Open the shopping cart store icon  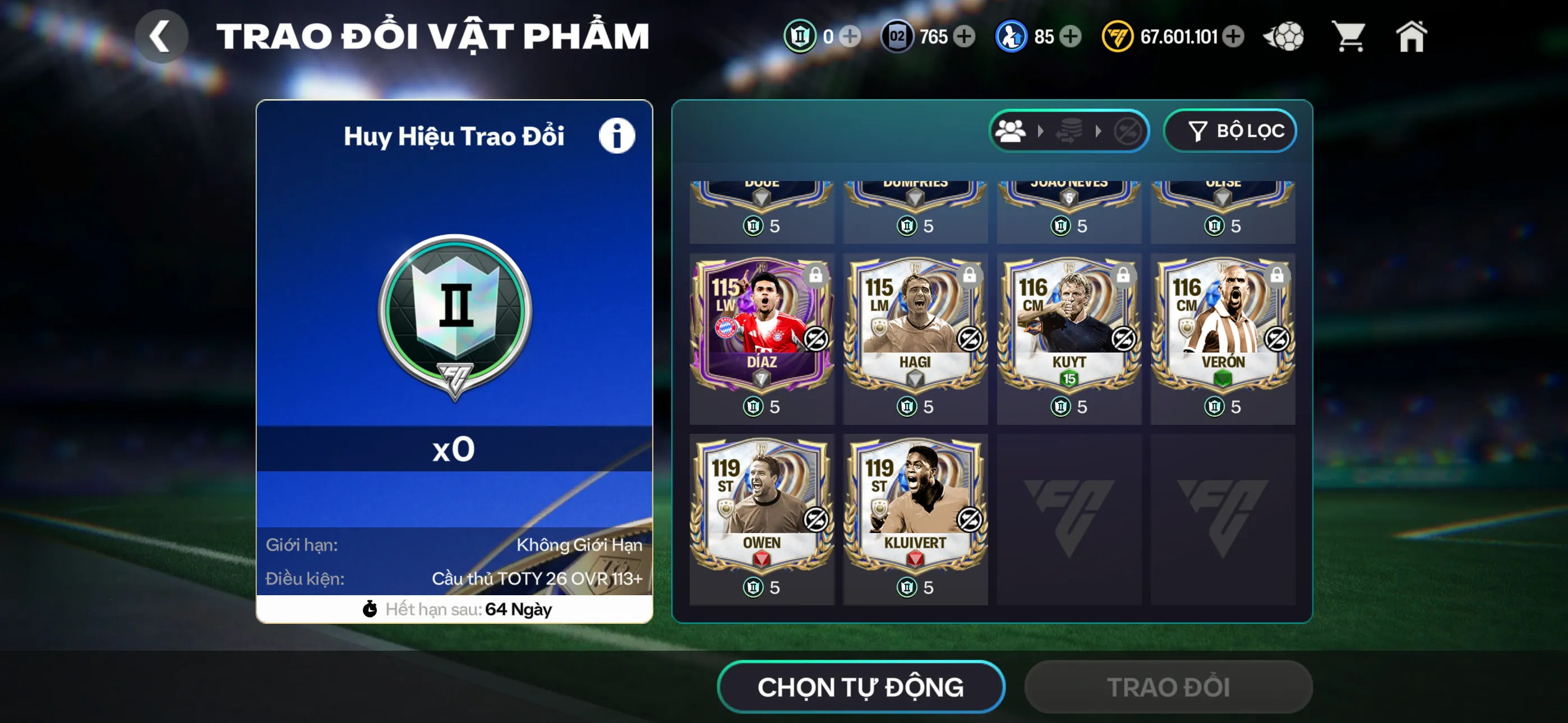click(x=1349, y=36)
